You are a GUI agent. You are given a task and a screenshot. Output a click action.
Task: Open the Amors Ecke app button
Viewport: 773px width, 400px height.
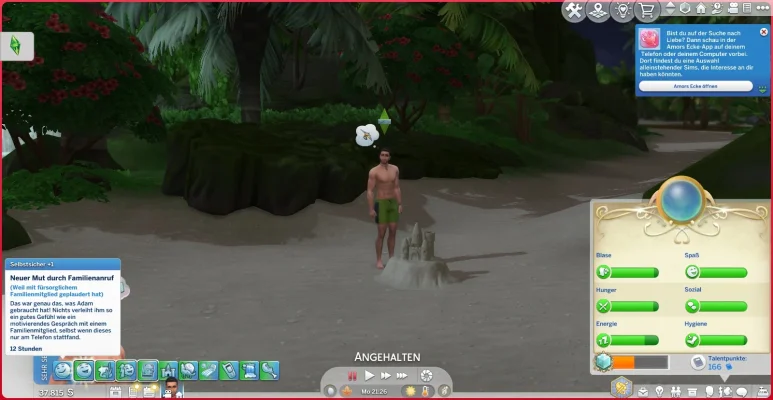click(696, 86)
